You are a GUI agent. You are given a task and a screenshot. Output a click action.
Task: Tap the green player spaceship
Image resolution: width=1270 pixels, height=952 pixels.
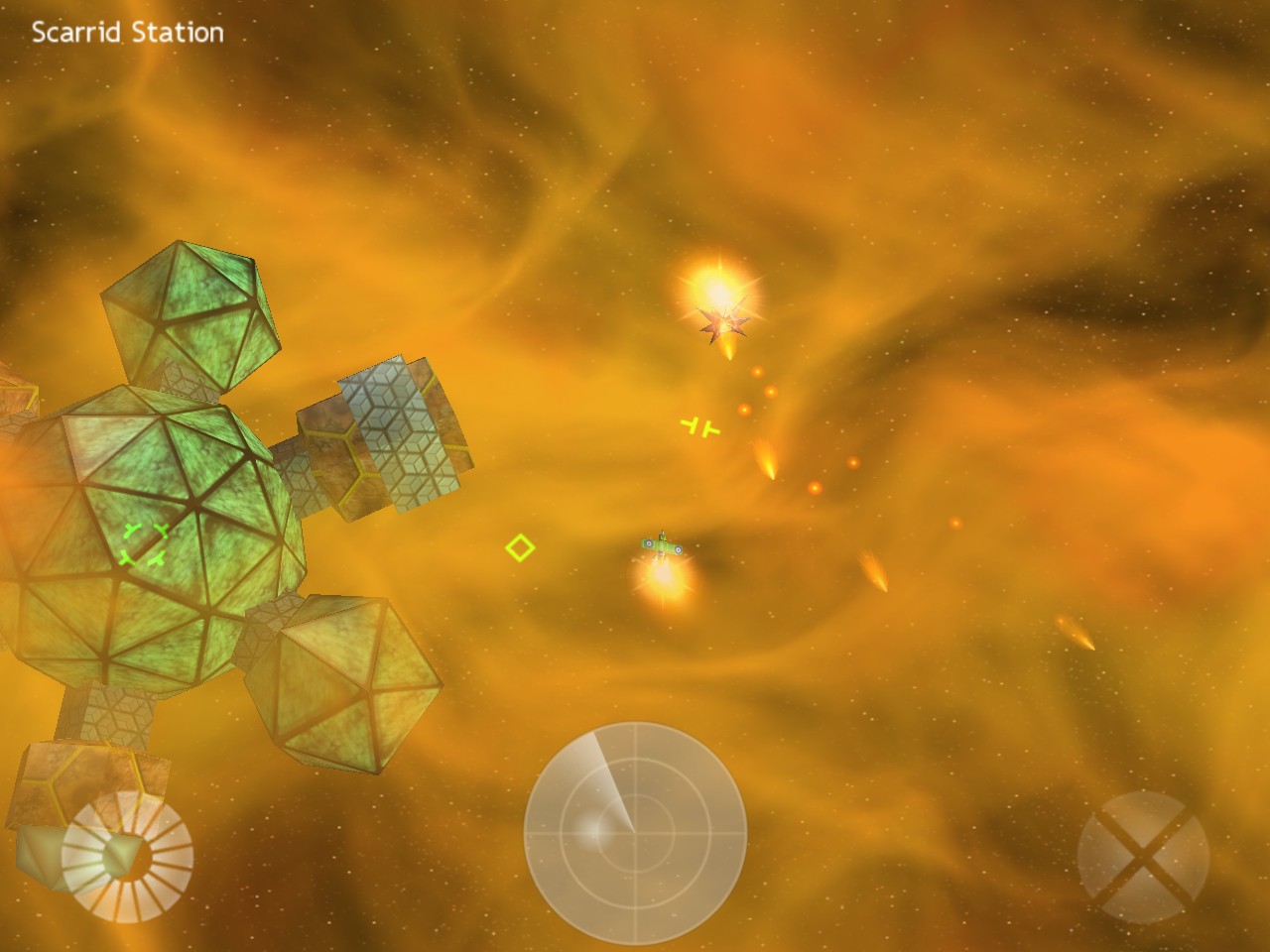coord(662,544)
